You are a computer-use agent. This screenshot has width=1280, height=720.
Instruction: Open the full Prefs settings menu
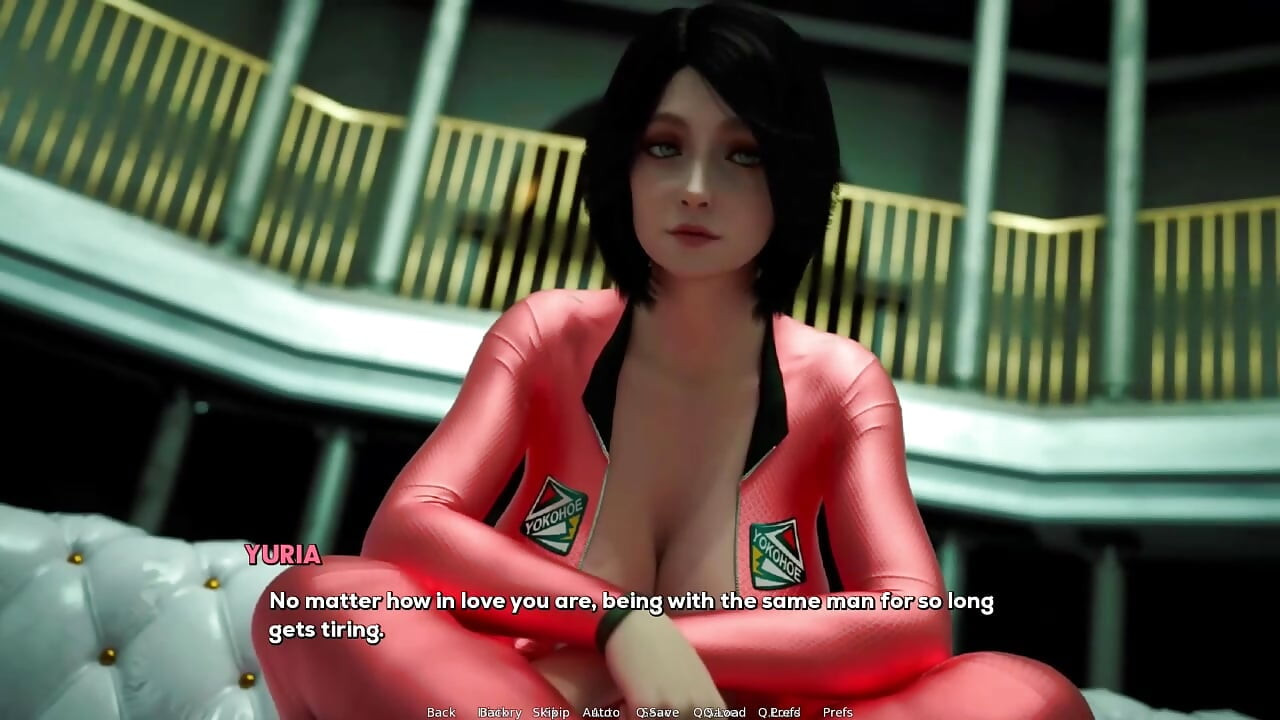(x=838, y=712)
